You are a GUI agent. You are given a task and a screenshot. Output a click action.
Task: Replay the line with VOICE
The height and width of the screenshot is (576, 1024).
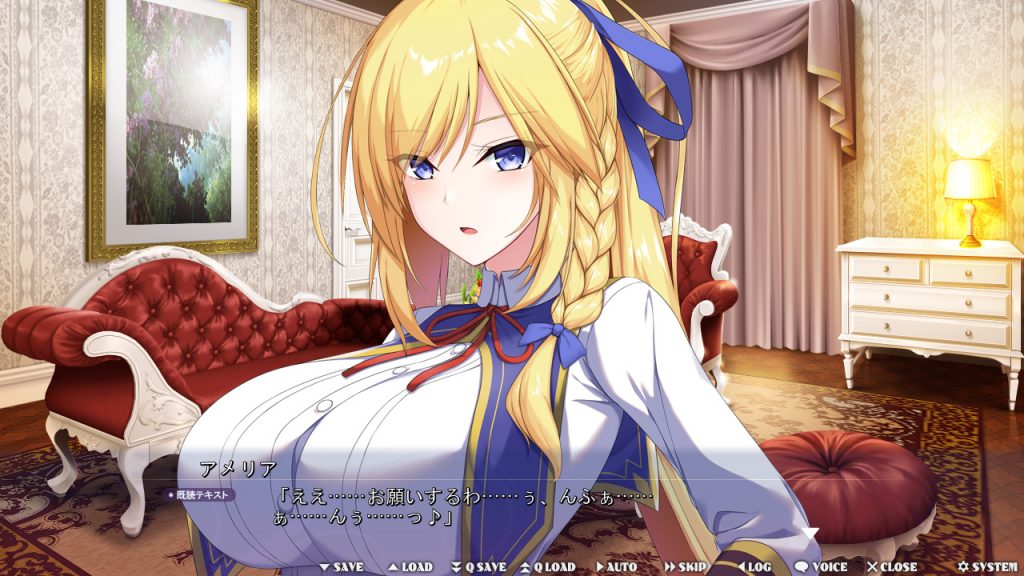pyautogui.click(x=820, y=567)
